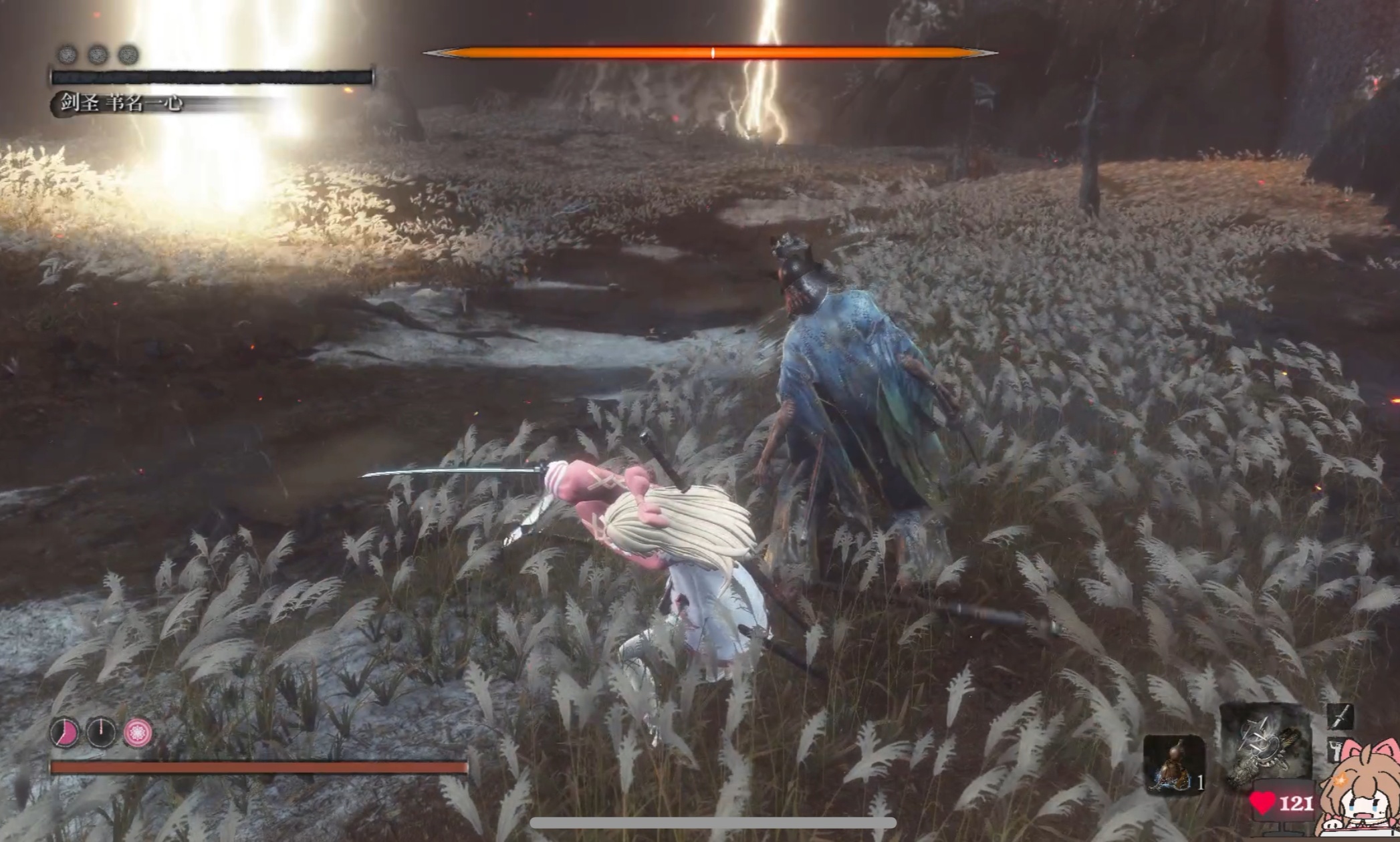Use the healing gourd item slot
Viewport: 1400px width, 842px height.
(x=1173, y=764)
